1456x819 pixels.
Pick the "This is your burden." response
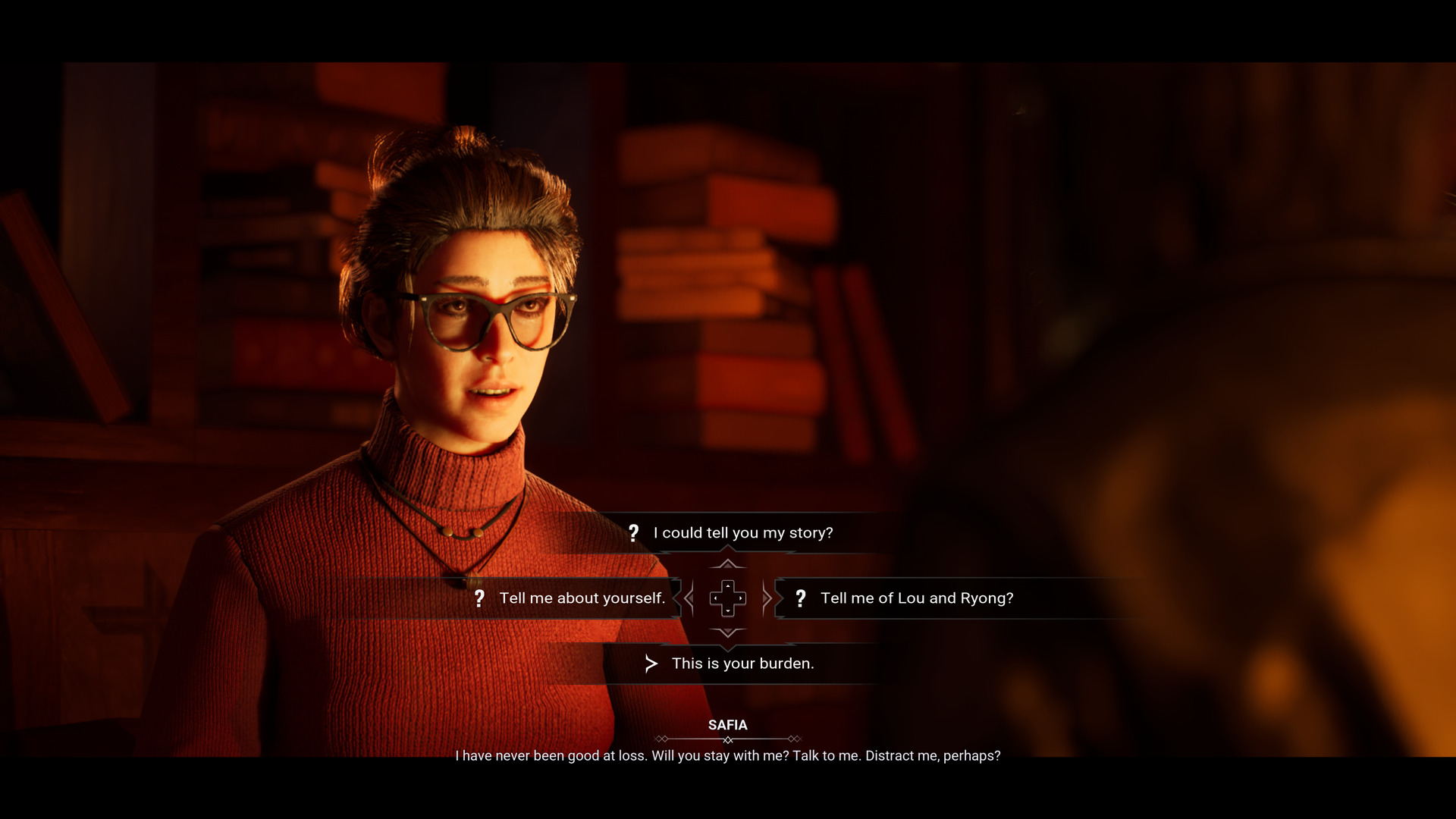(742, 664)
